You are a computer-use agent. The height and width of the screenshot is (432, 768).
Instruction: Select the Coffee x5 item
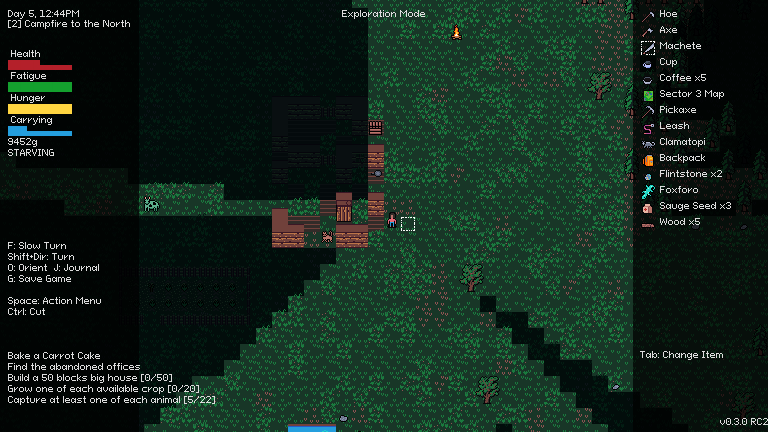click(682, 78)
